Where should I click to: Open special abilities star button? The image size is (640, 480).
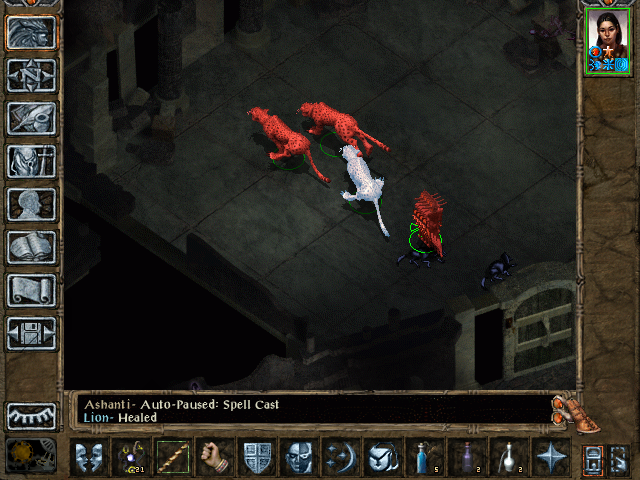551,457
